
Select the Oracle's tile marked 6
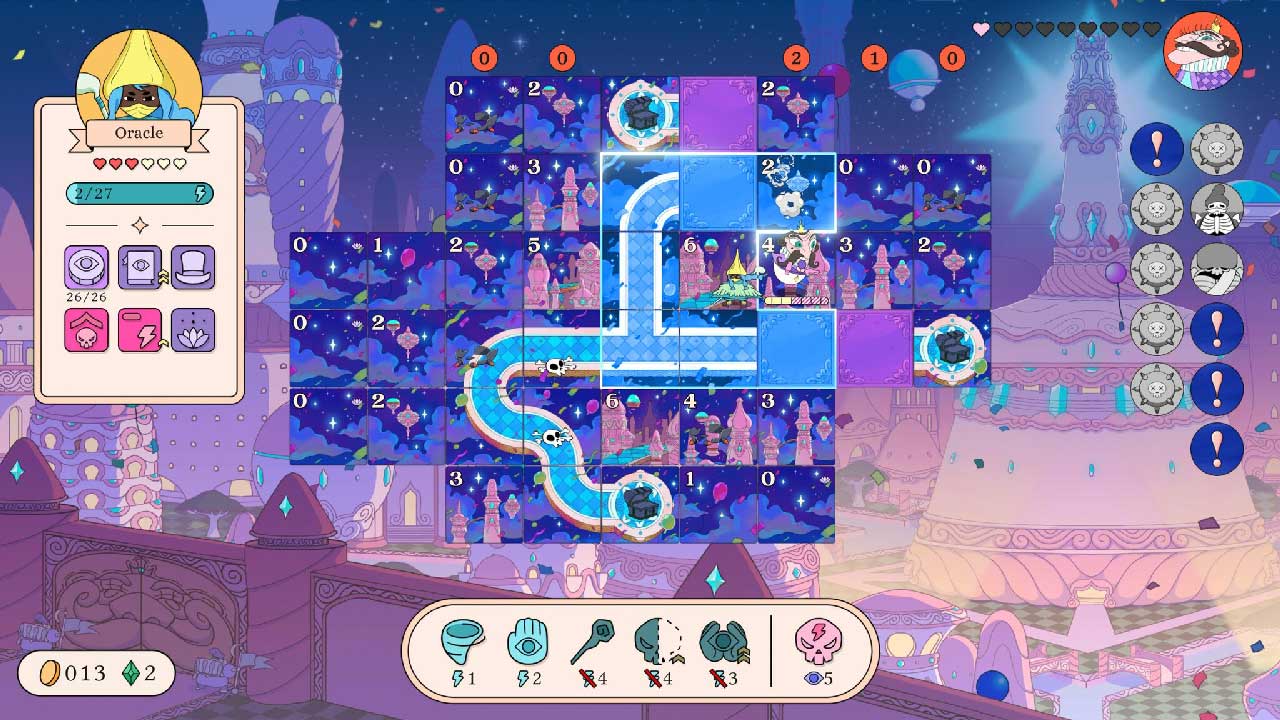[x=718, y=270]
